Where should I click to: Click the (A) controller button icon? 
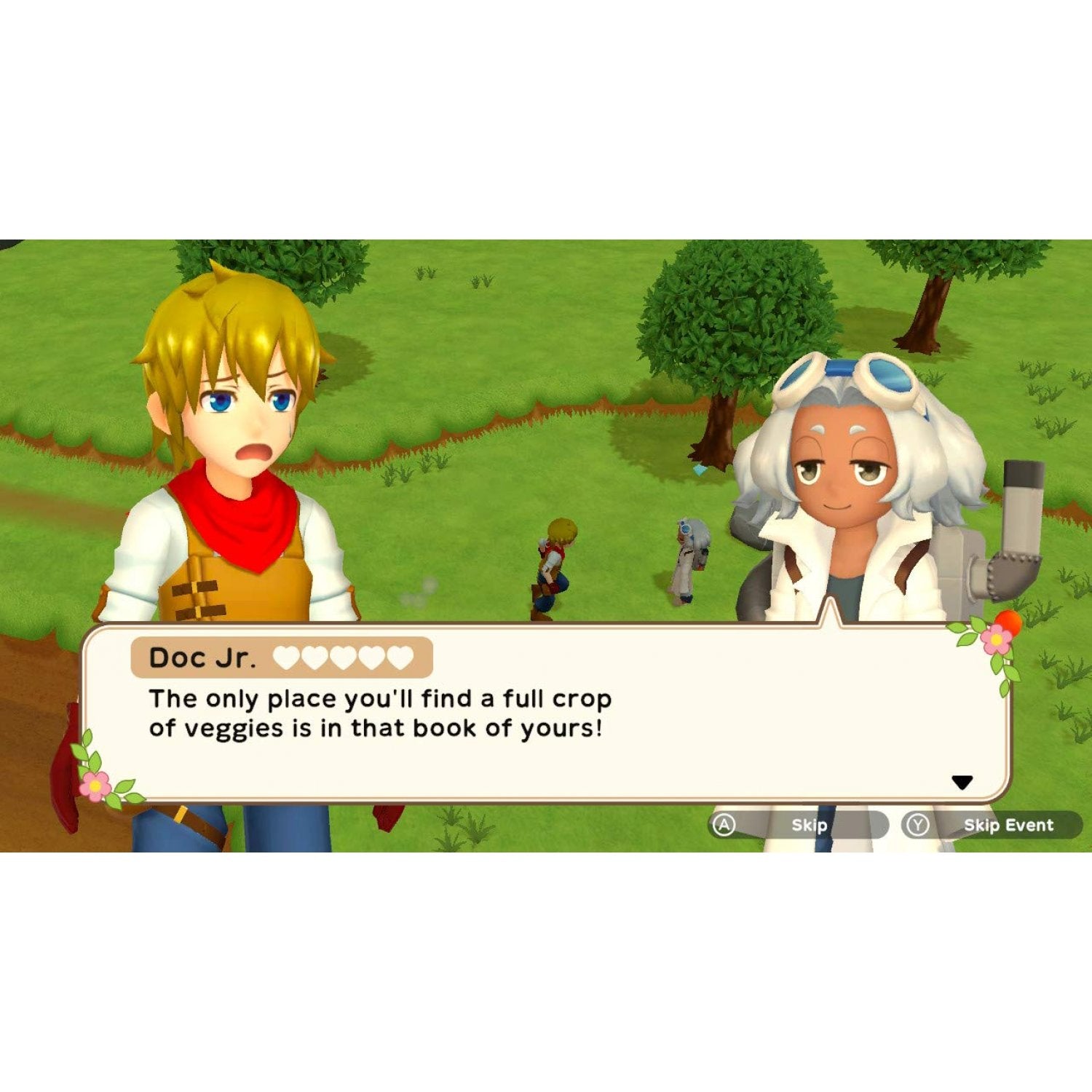click(724, 825)
